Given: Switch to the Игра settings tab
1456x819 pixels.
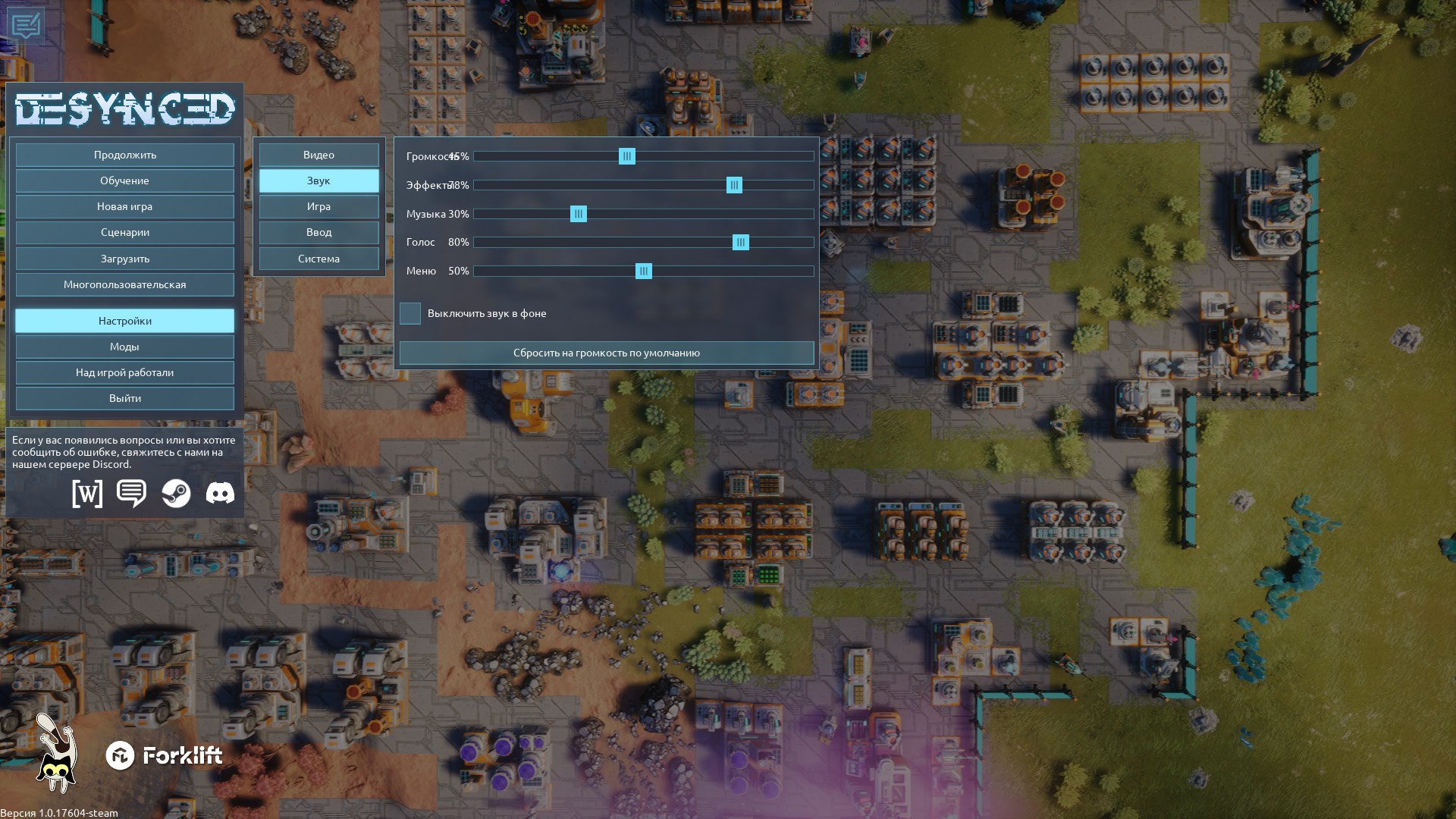Looking at the screenshot, I should point(318,206).
